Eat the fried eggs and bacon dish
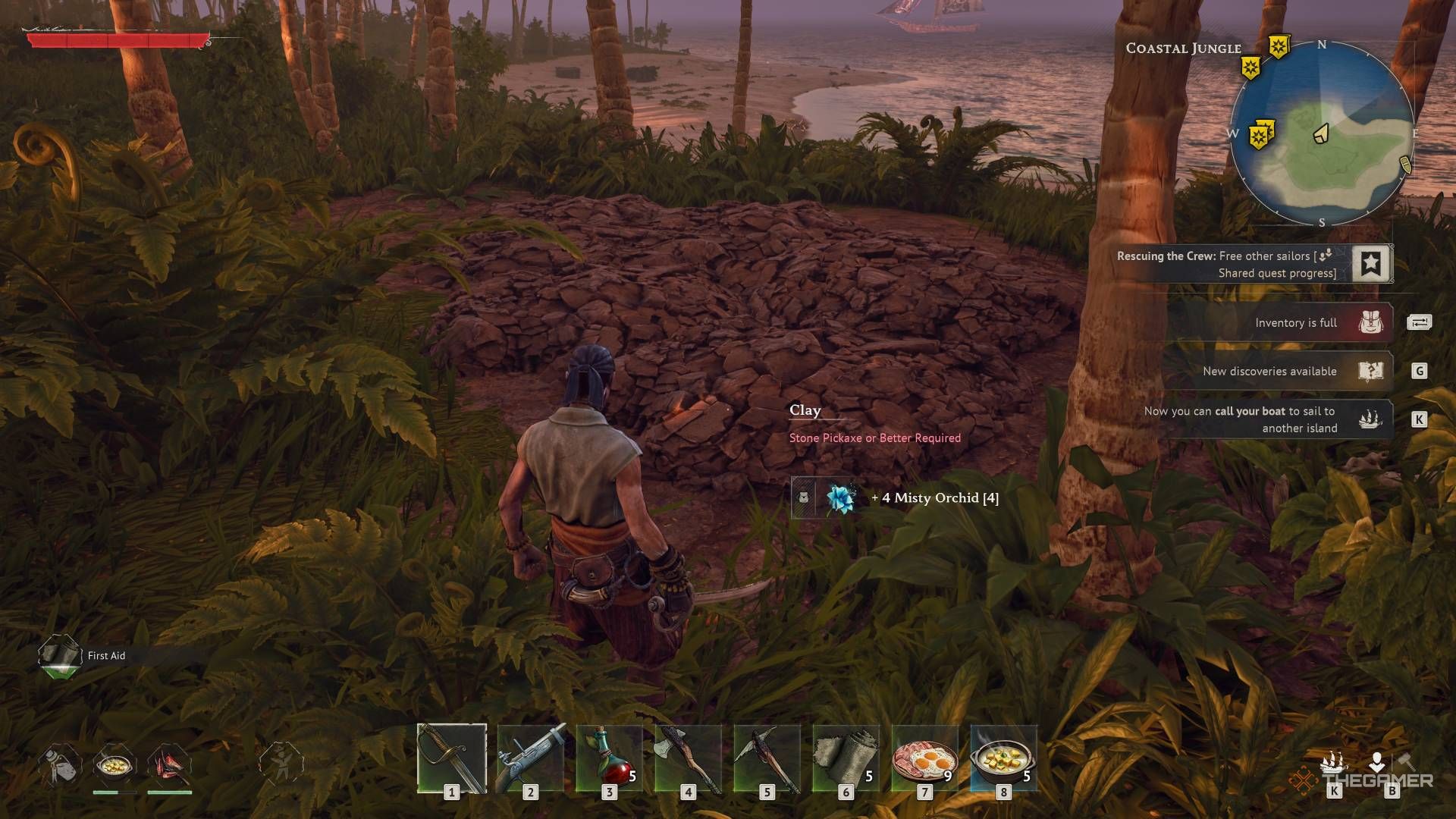This screenshot has height=819, width=1456. [x=925, y=758]
